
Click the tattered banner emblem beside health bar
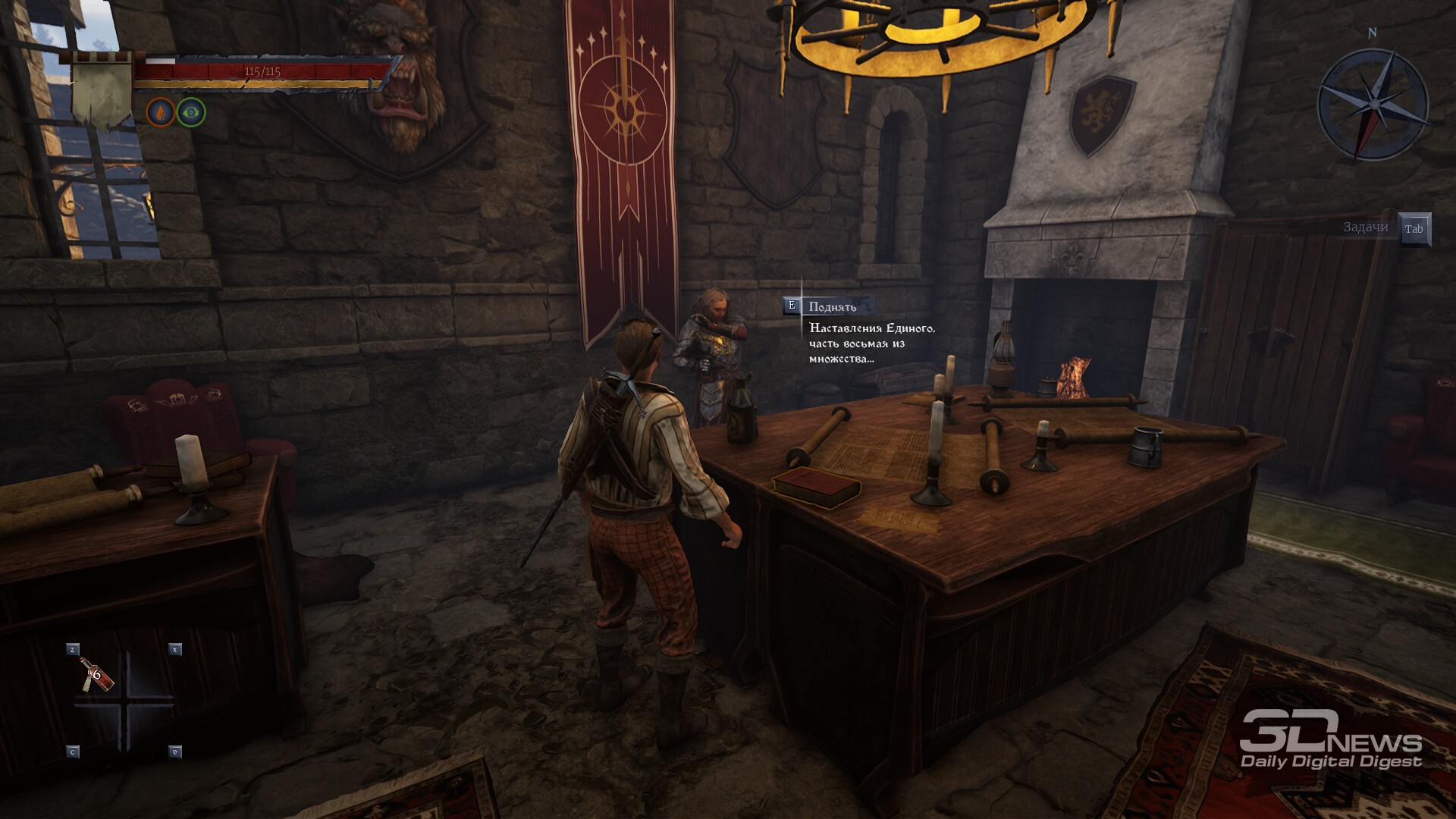click(x=102, y=91)
